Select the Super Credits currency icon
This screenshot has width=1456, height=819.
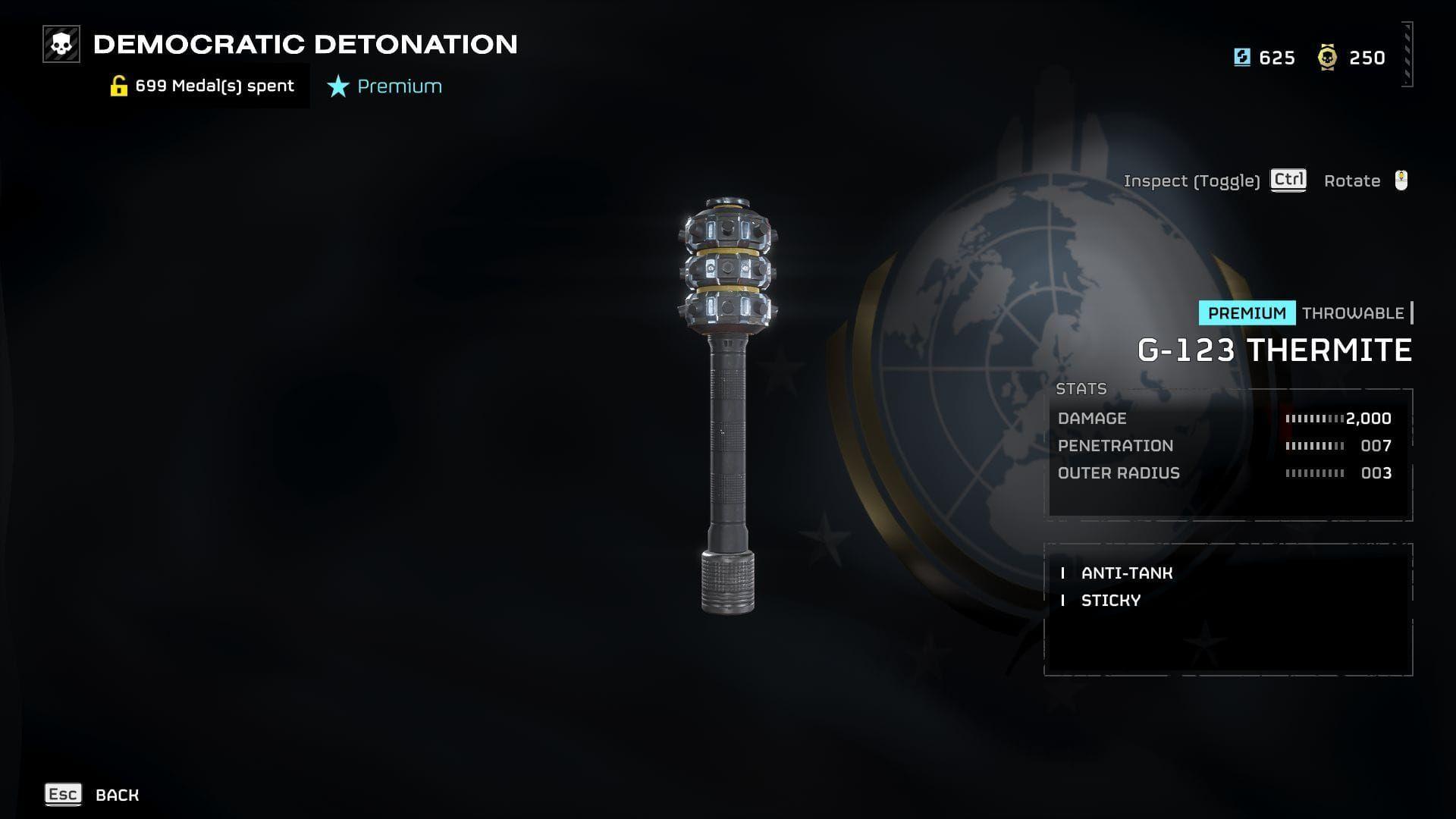1242,58
